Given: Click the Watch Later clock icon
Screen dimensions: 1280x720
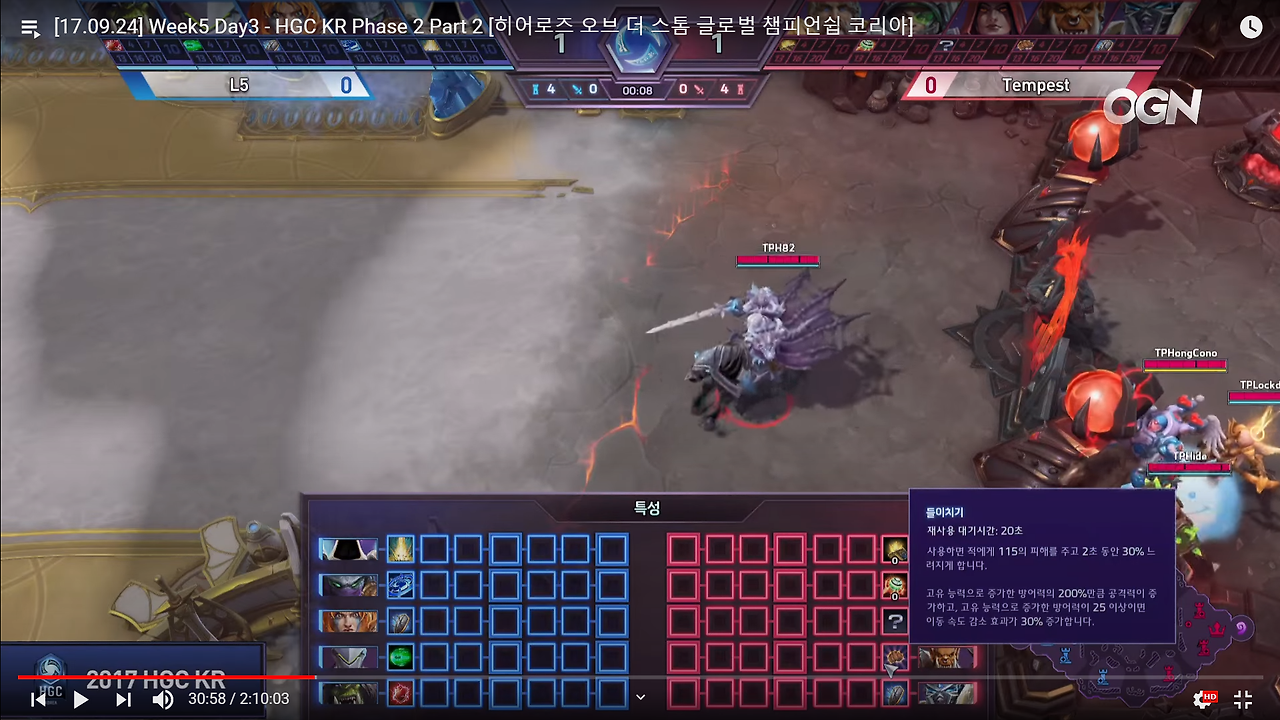Looking at the screenshot, I should pyautogui.click(x=1251, y=26).
